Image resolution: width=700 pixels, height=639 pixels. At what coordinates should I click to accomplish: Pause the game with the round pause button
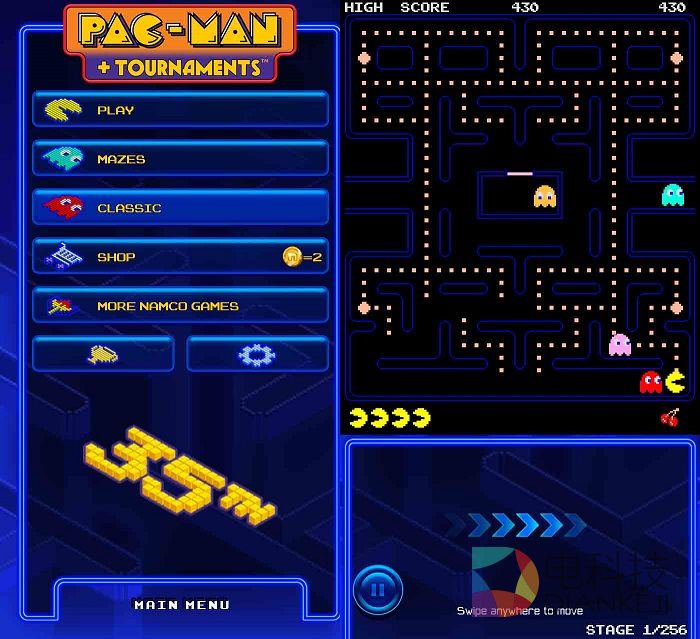pos(378,589)
